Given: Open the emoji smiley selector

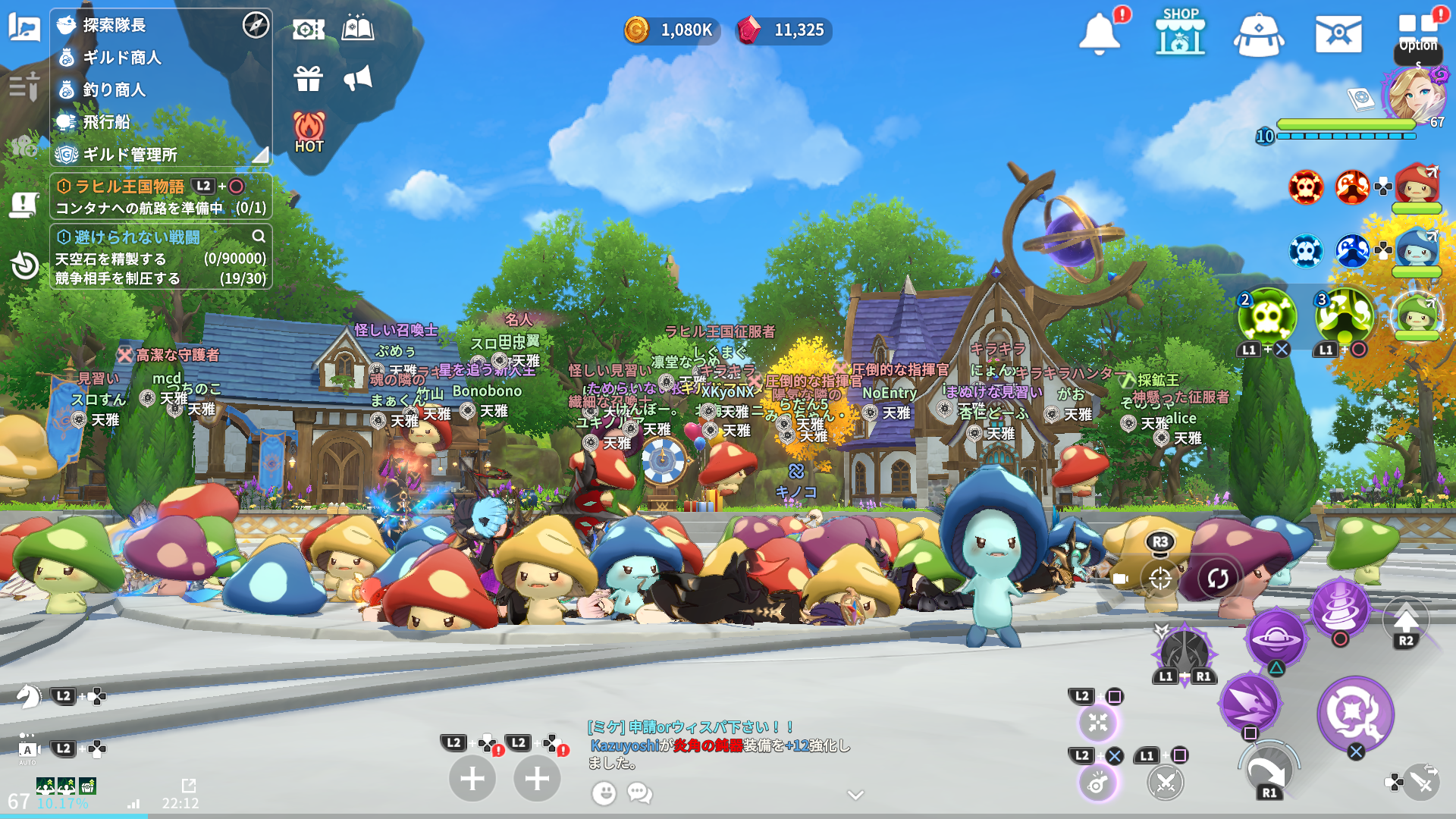Looking at the screenshot, I should click(x=604, y=793).
